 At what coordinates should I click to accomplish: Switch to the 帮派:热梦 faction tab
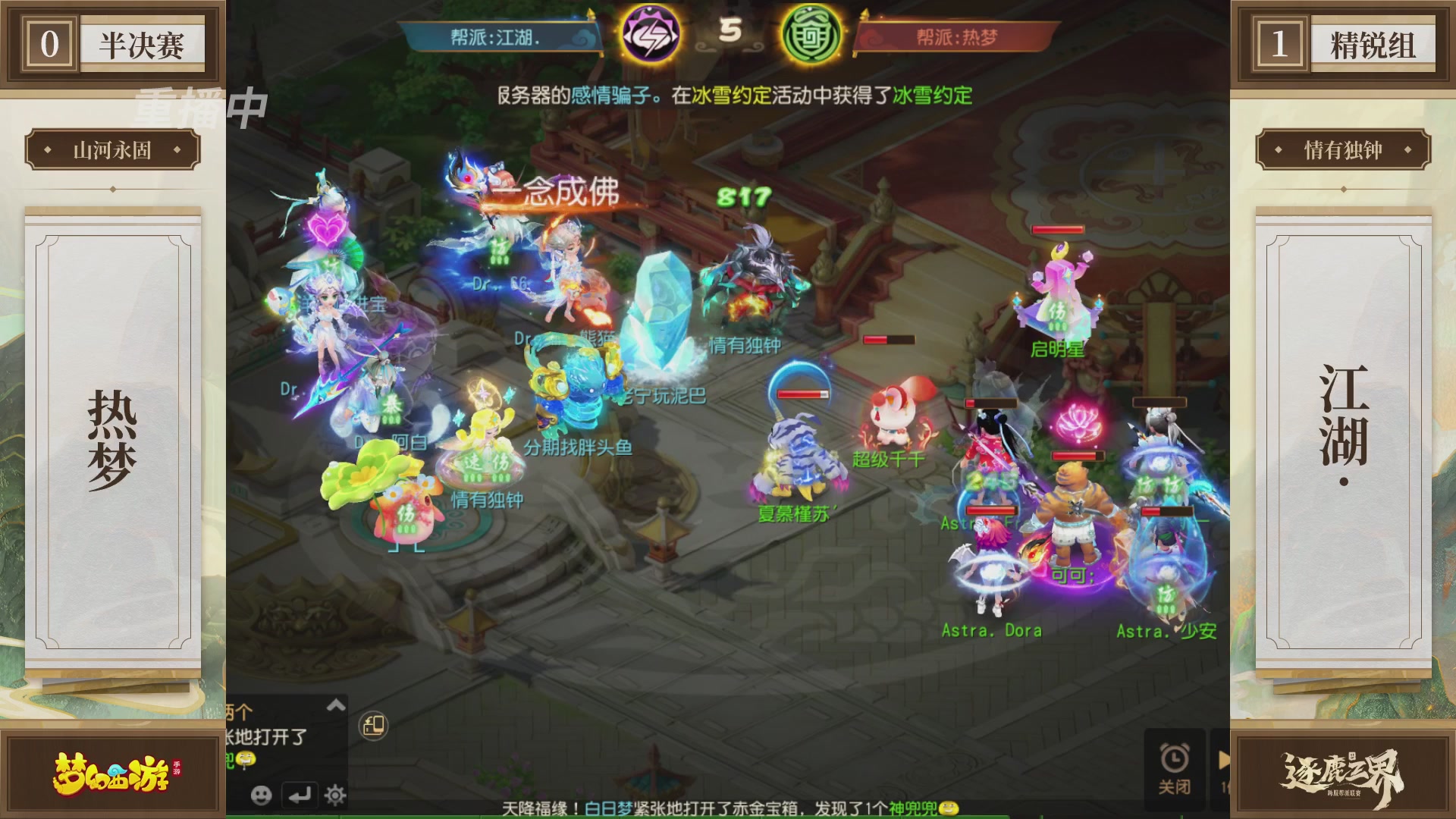point(954,36)
